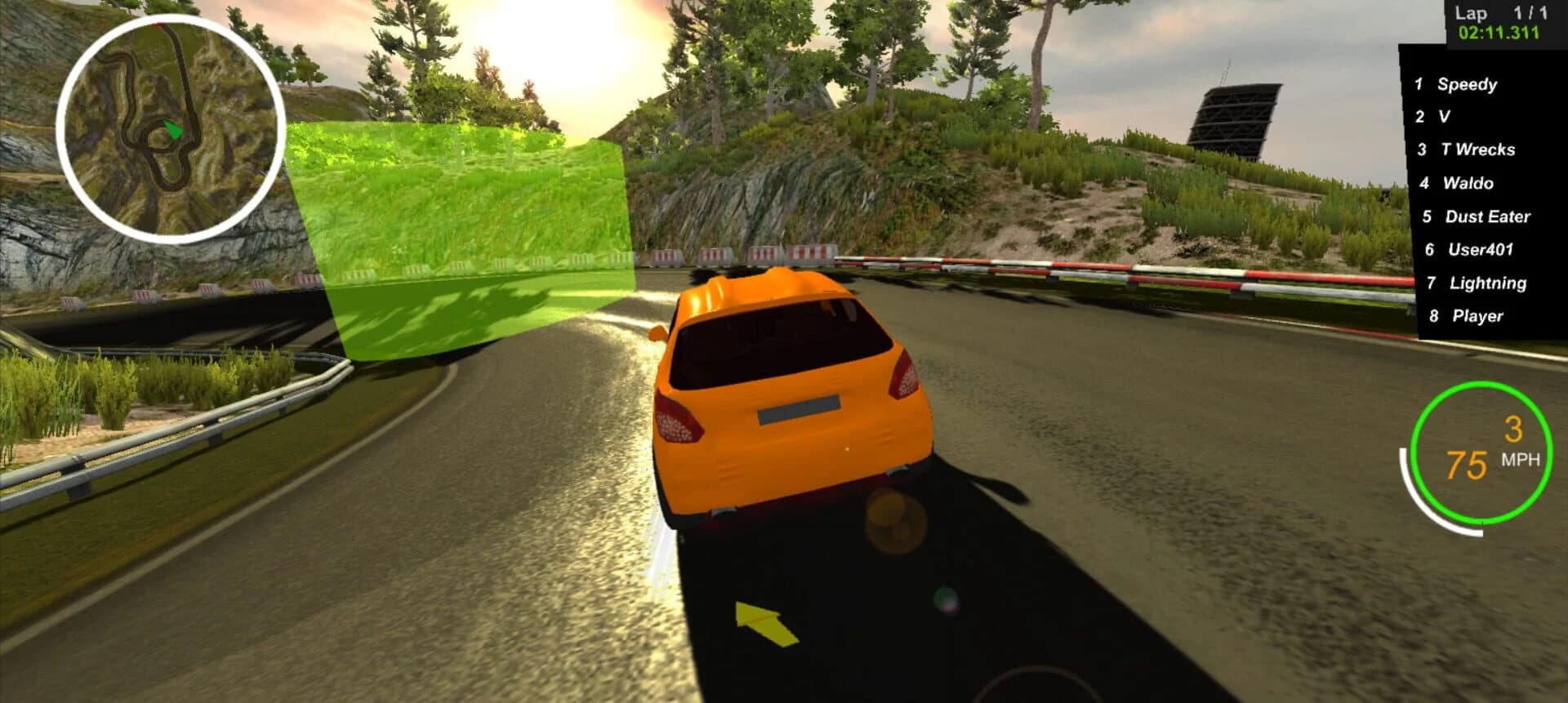Viewport: 1568px width, 703px height.
Task: Click Dust Eater in the standings panel
Action: 1488,217
